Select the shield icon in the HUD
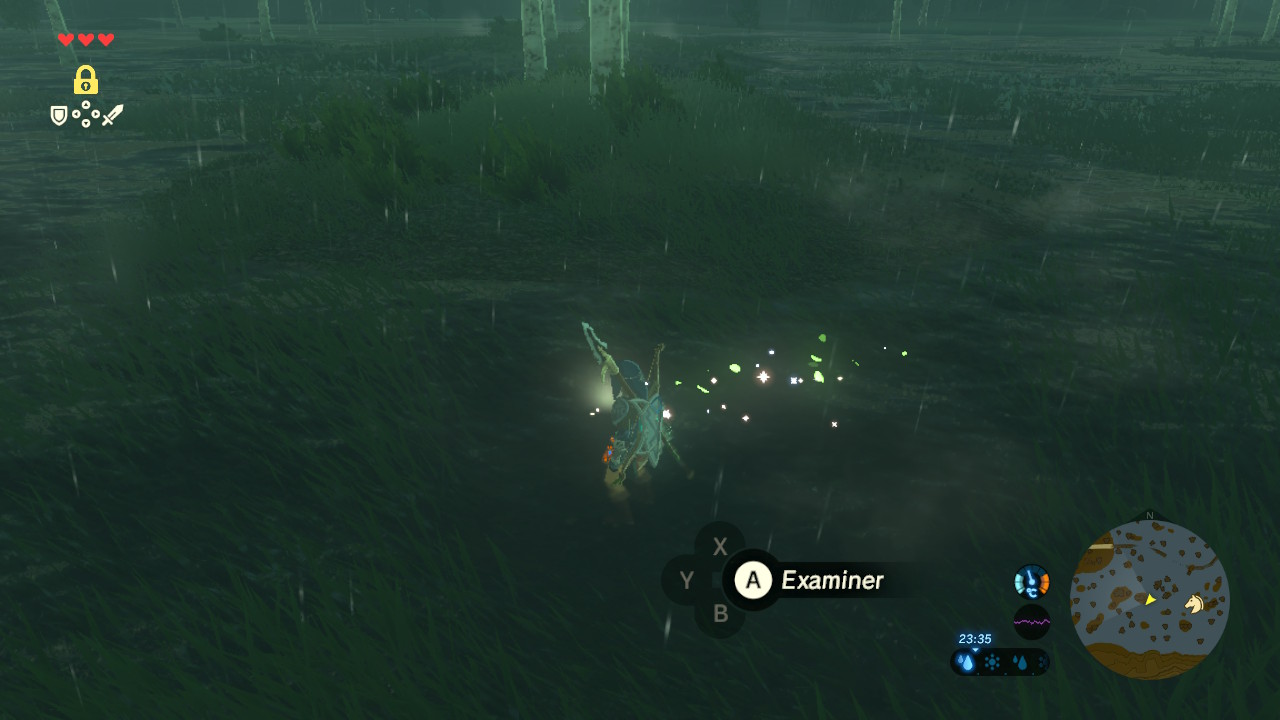Screen dimensions: 1280x720 59,116
